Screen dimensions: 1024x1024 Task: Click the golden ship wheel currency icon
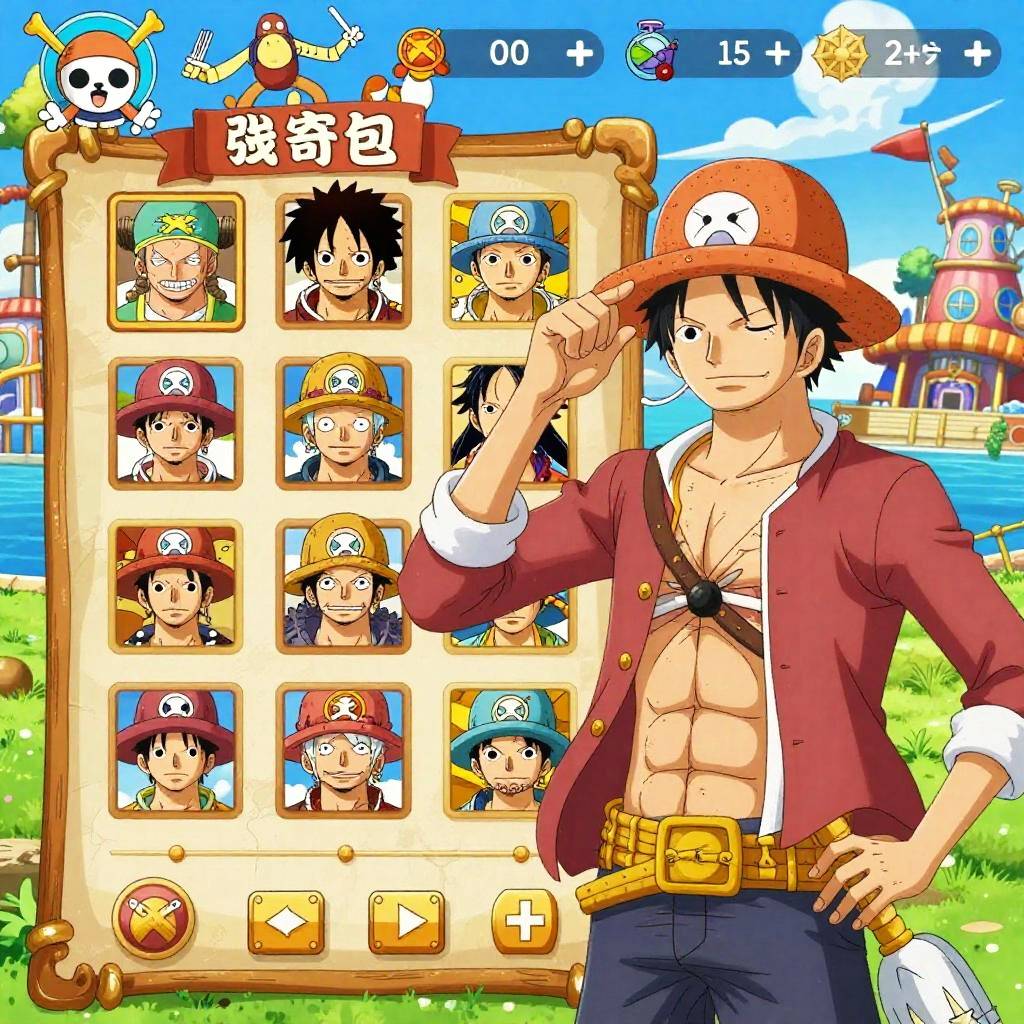pos(838,54)
